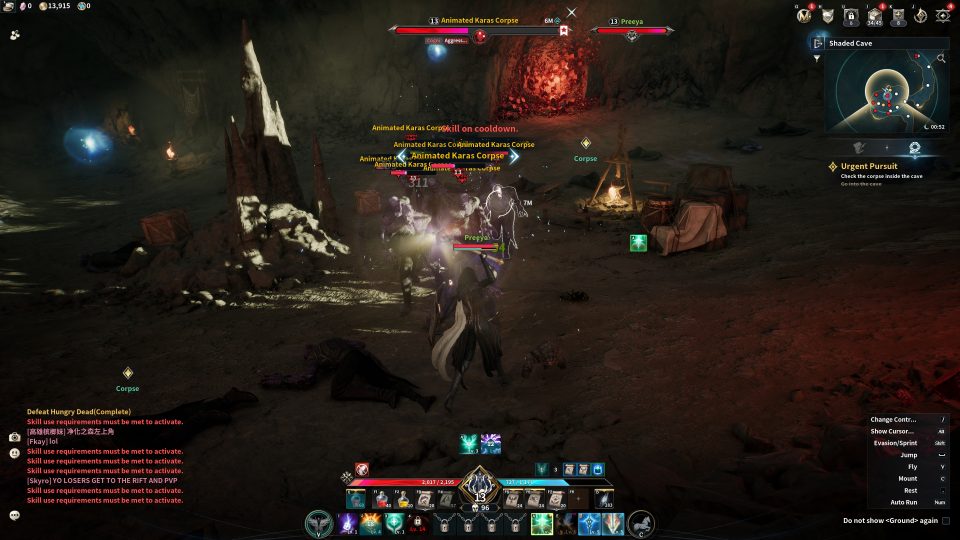Activate the purple lightning orb skill
The image size is (960, 540).
coord(347,523)
